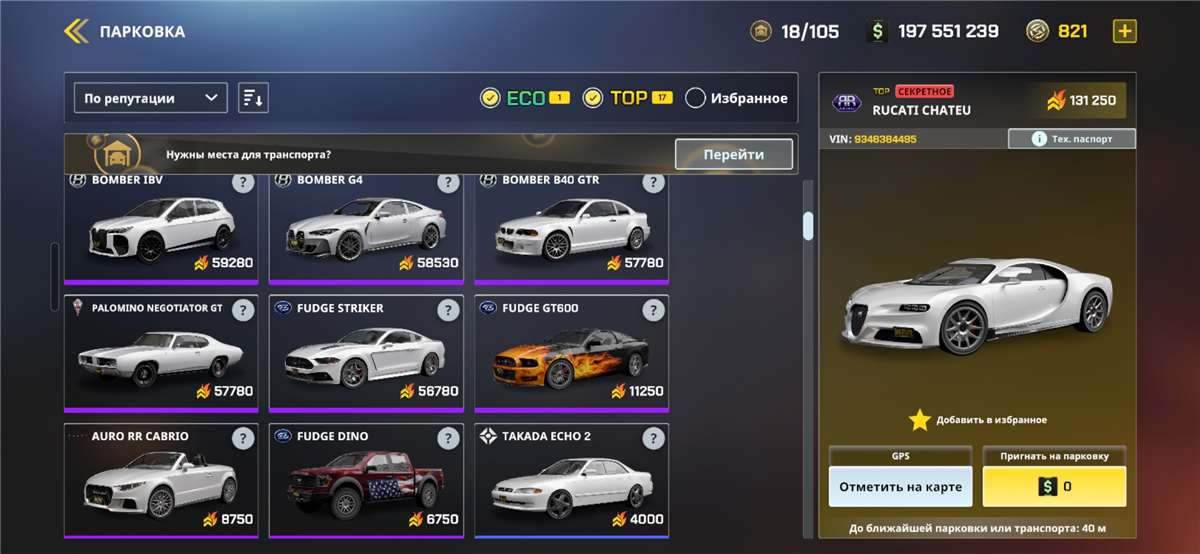Add currency with the yellow plus button
Viewport: 1200px width, 554px height.
(x=1125, y=31)
